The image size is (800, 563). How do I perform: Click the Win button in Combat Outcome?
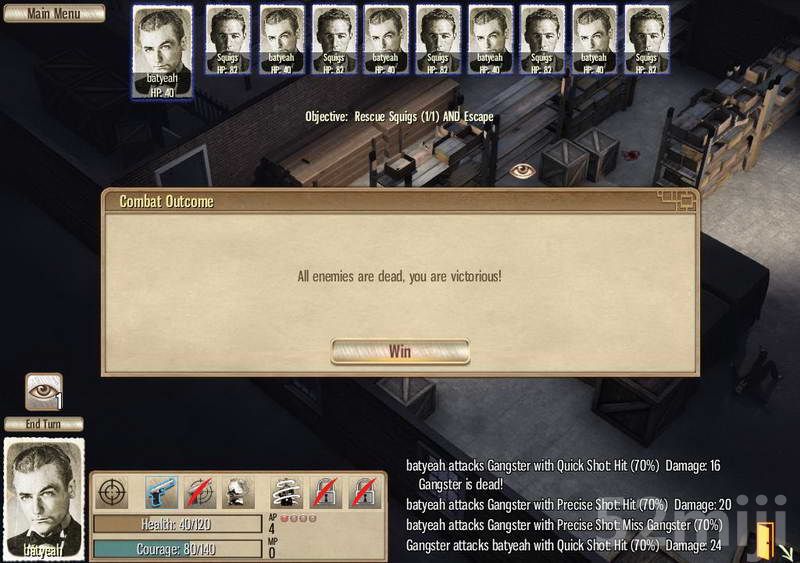pyautogui.click(x=400, y=351)
